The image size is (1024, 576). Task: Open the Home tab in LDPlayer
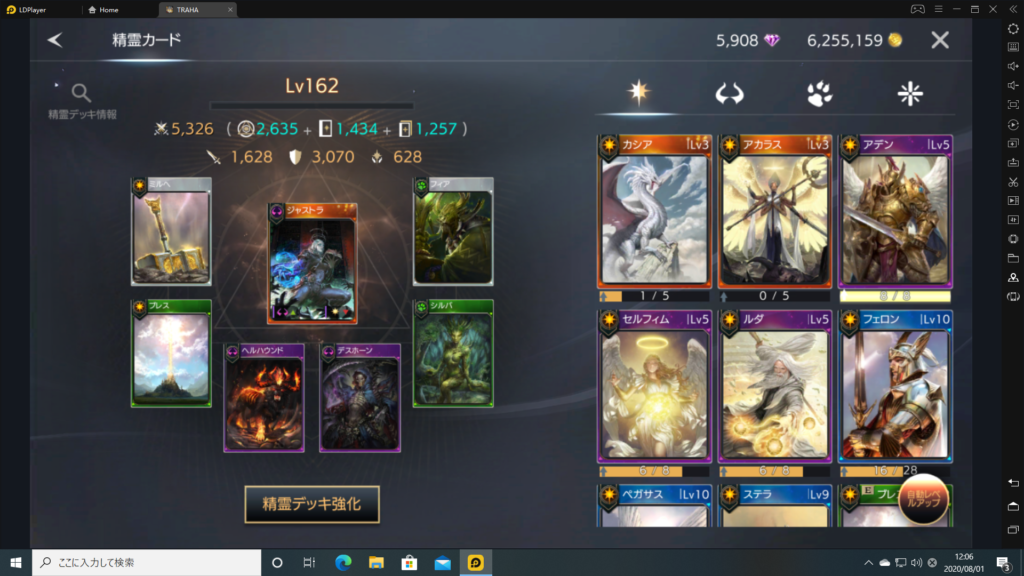[x=110, y=9]
